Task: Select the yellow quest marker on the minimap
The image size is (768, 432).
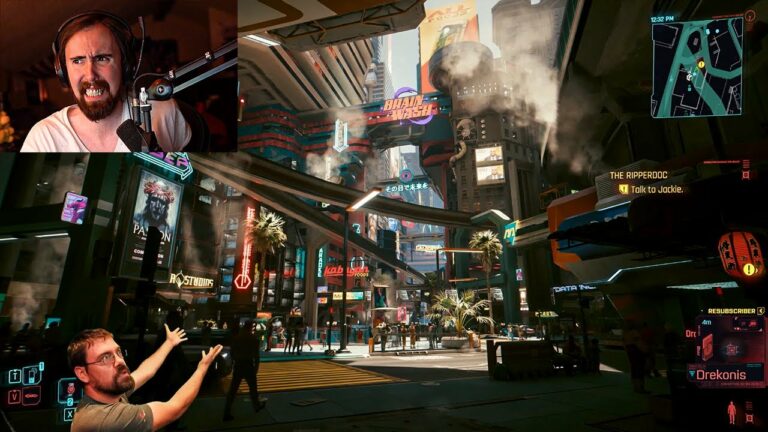Action: 701,65
